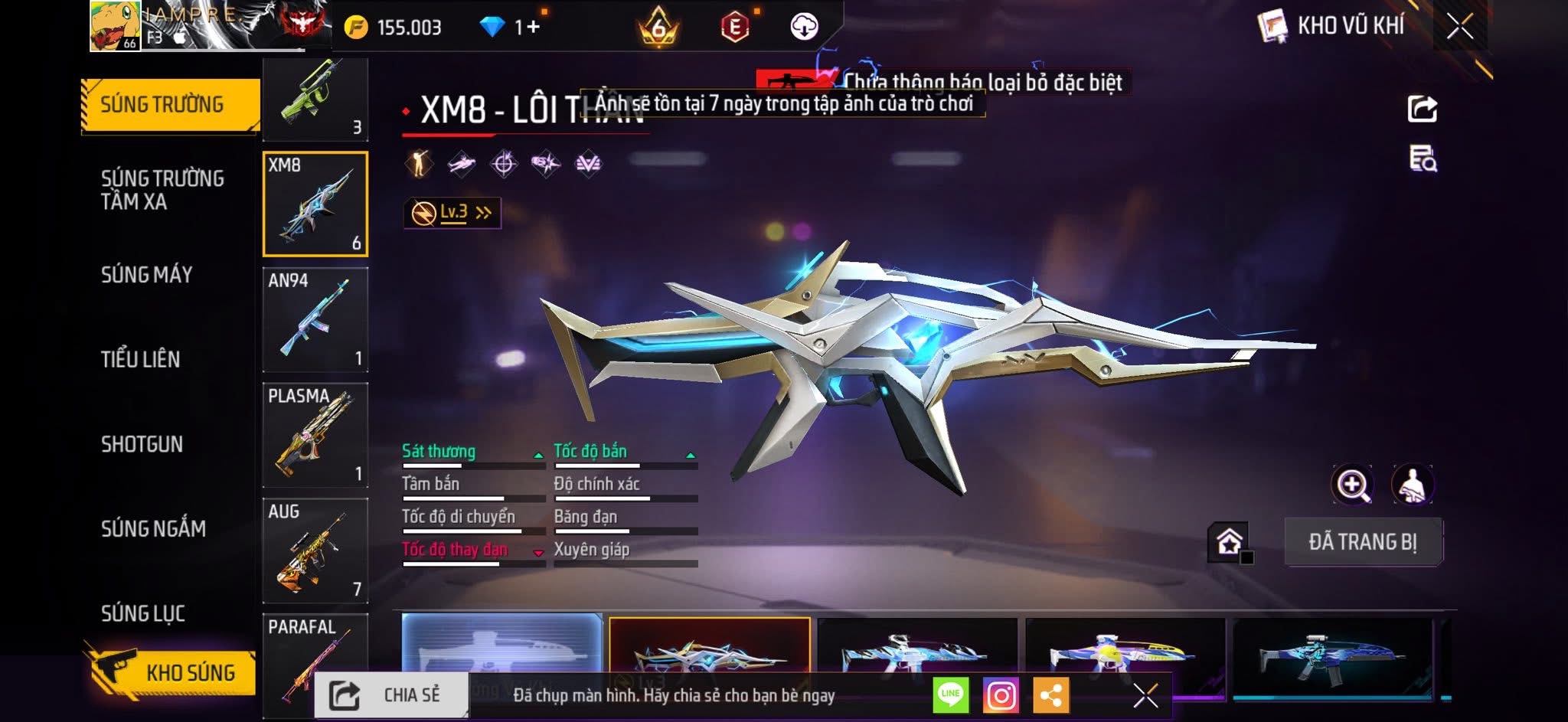This screenshot has height=722, width=1568.
Task: Switch to the Súng Lục category
Action: pos(143,613)
